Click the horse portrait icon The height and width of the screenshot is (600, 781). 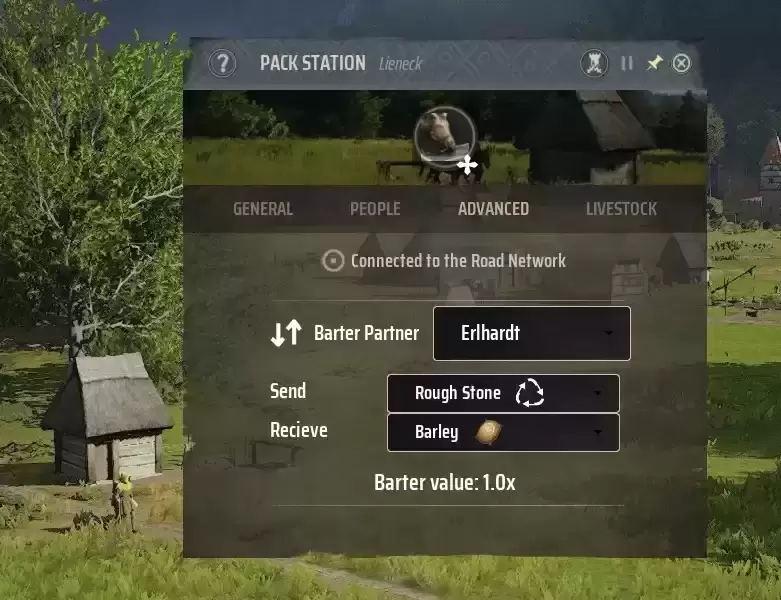pos(444,134)
